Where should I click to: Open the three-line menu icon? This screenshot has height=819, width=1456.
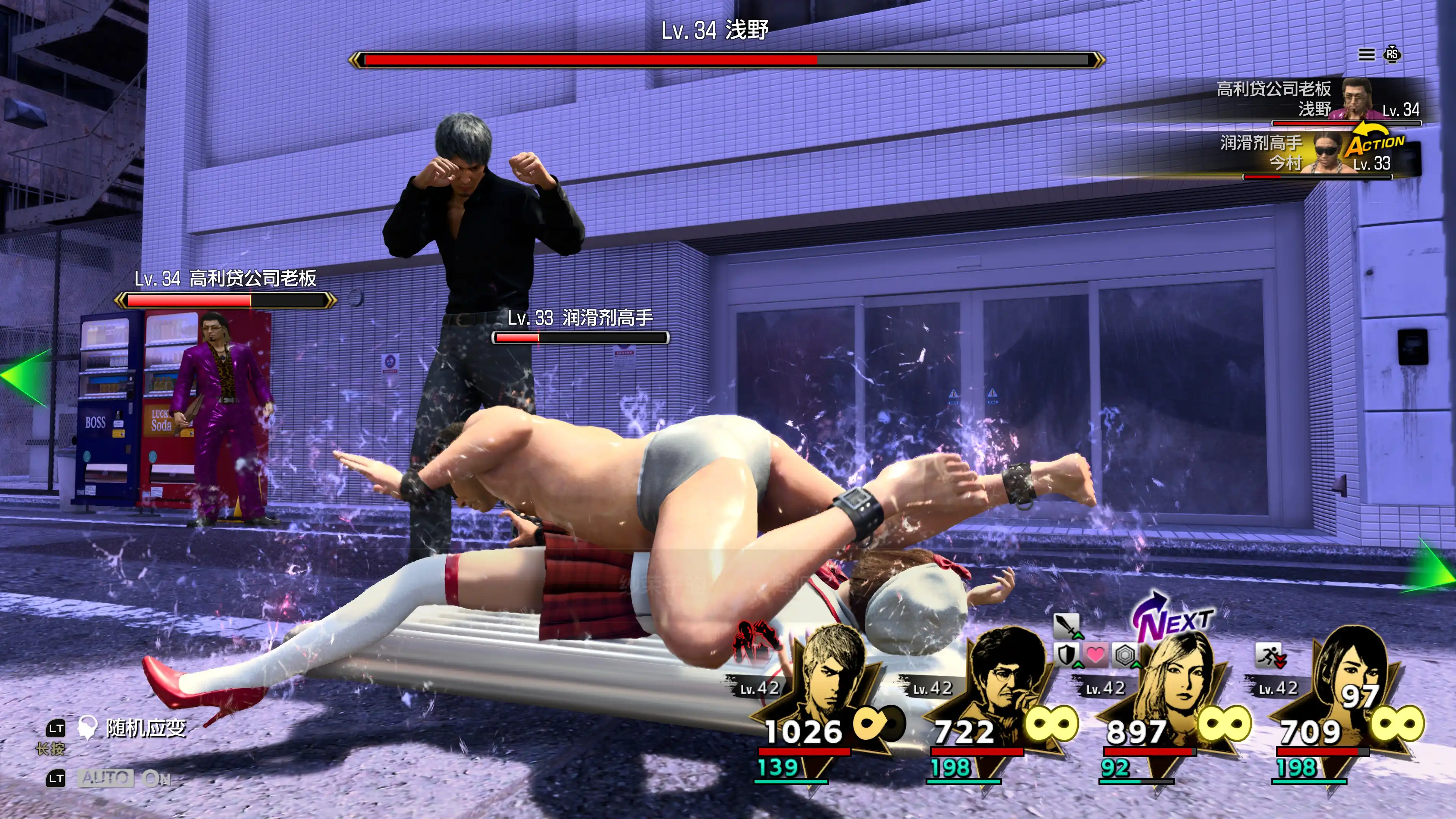click(x=1366, y=54)
